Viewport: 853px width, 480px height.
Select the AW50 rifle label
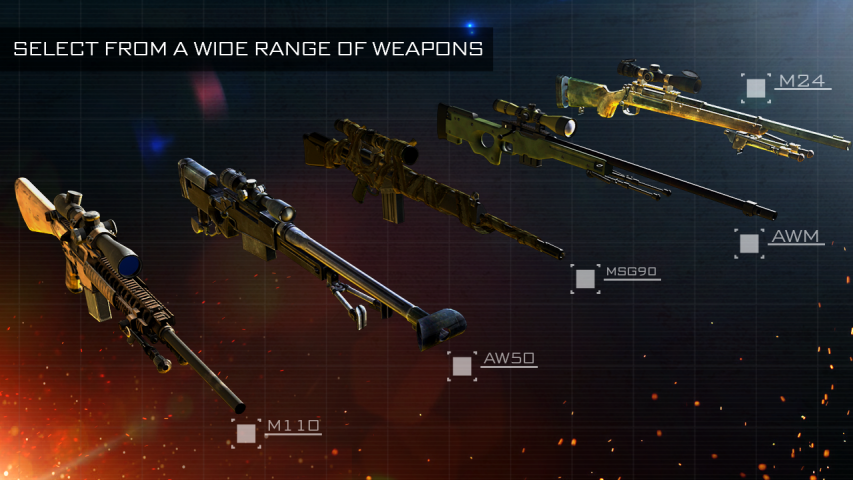[x=508, y=358]
